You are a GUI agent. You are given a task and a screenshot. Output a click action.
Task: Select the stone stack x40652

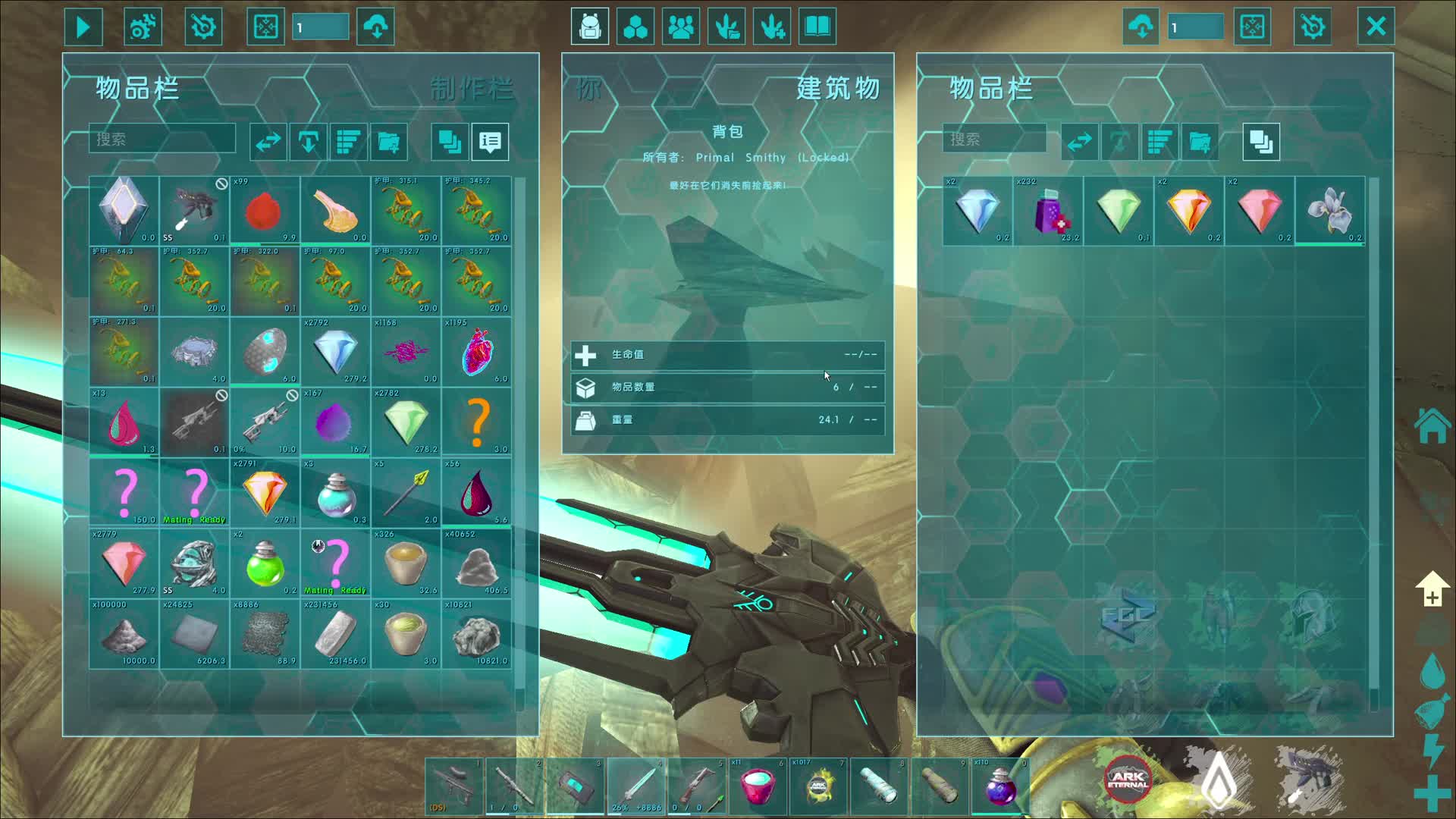click(476, 563)
